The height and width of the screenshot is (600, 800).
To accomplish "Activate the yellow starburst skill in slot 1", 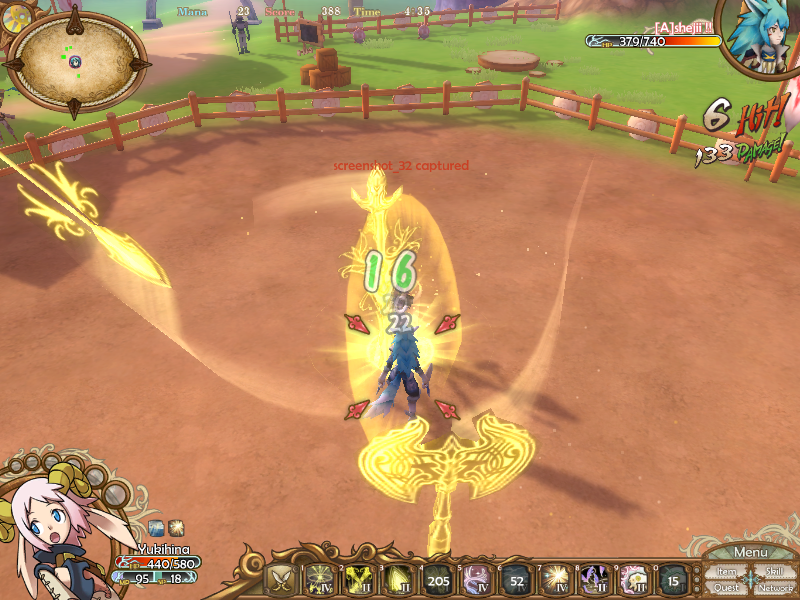I will 320,579.
